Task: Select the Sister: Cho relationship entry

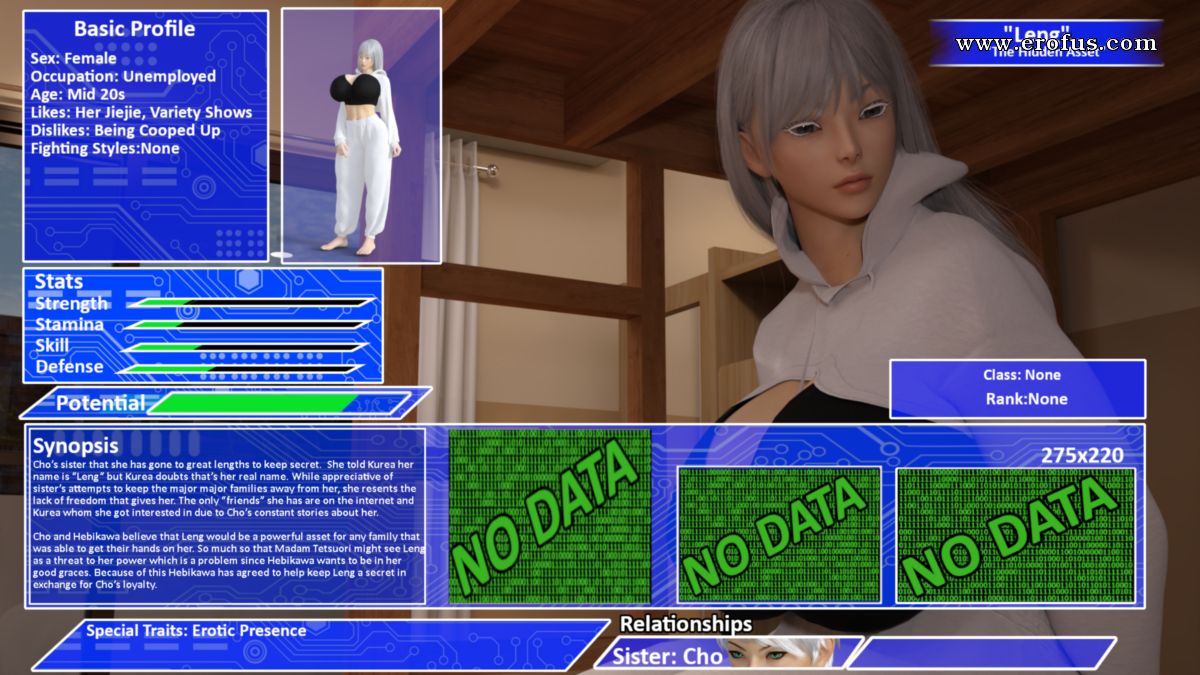Action: click(x=668, y=656)
